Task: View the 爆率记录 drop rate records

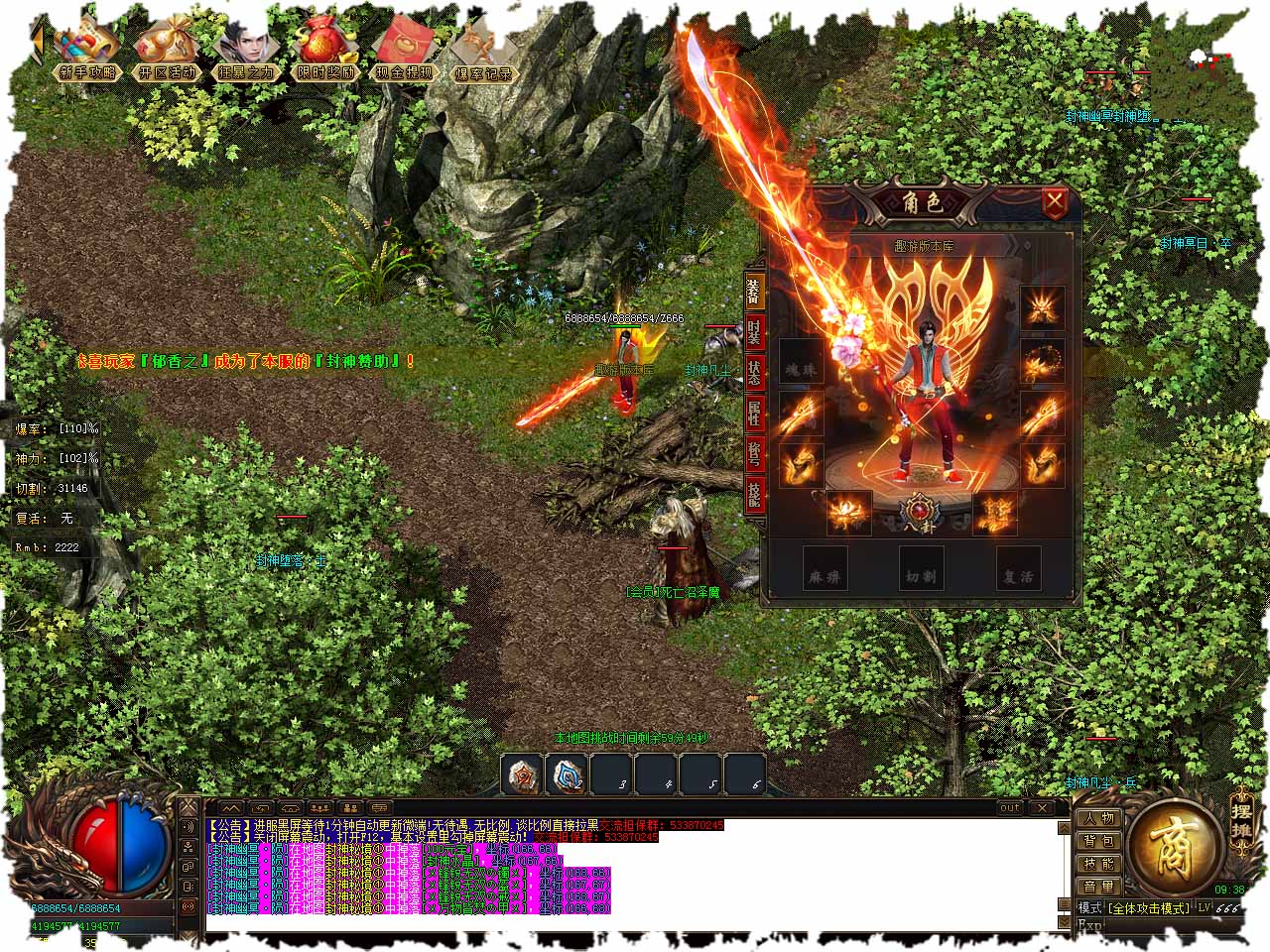Action: click(483, 52)
